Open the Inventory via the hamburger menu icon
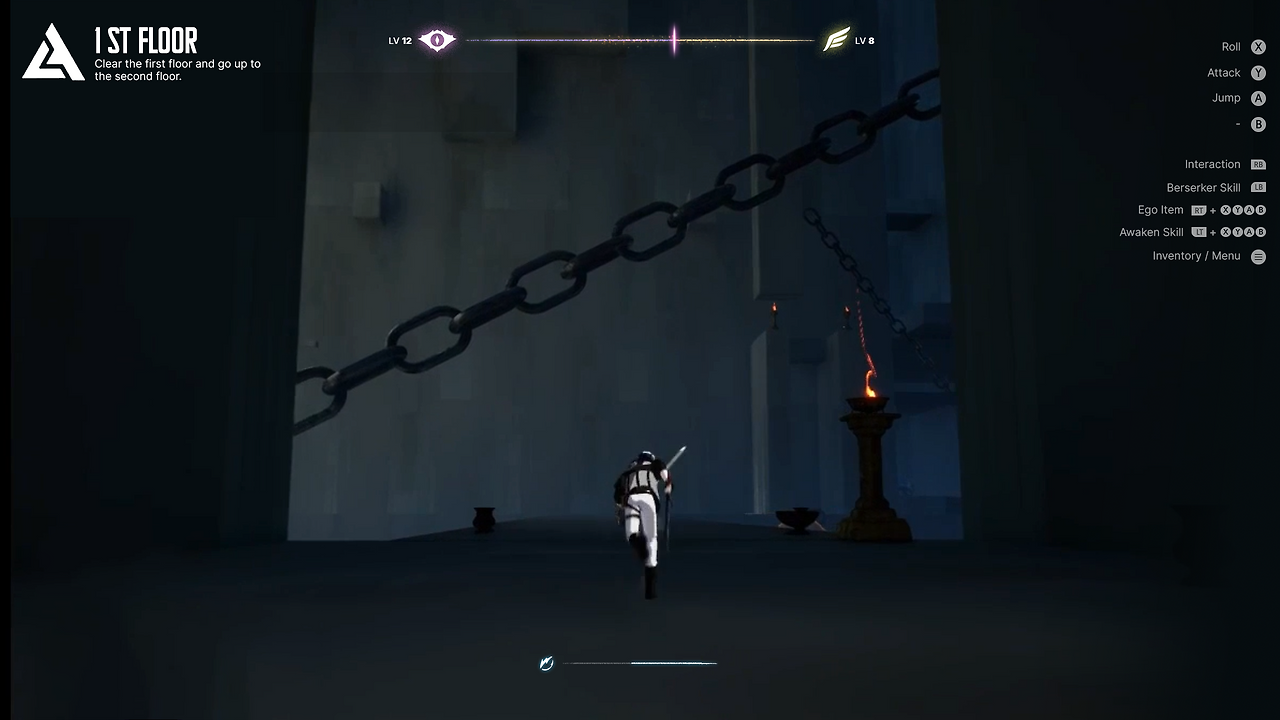Image resolution: width=1280 pixels, height=720 pixels. [x=1258, y=256]
